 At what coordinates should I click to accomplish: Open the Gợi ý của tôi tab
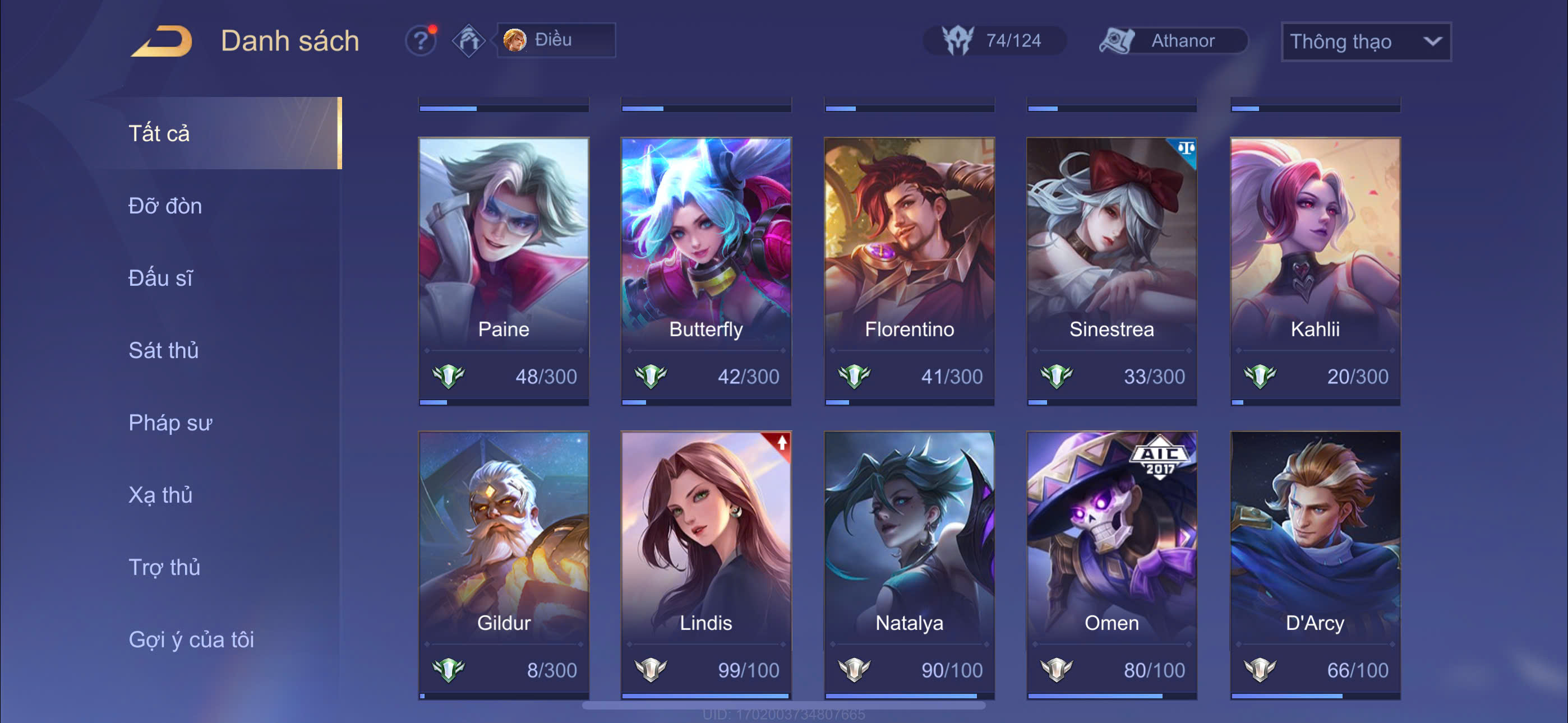tap(191, 639)
